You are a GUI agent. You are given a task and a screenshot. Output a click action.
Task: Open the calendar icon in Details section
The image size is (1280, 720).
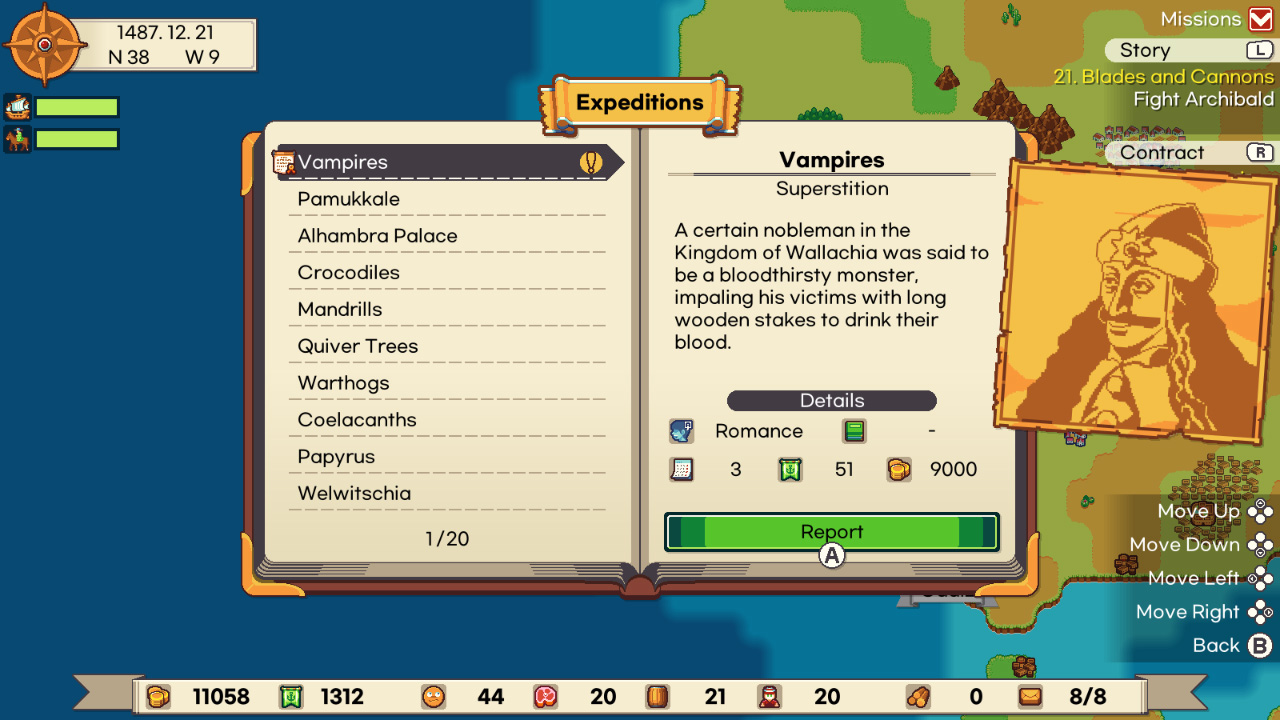click(682, 469)
